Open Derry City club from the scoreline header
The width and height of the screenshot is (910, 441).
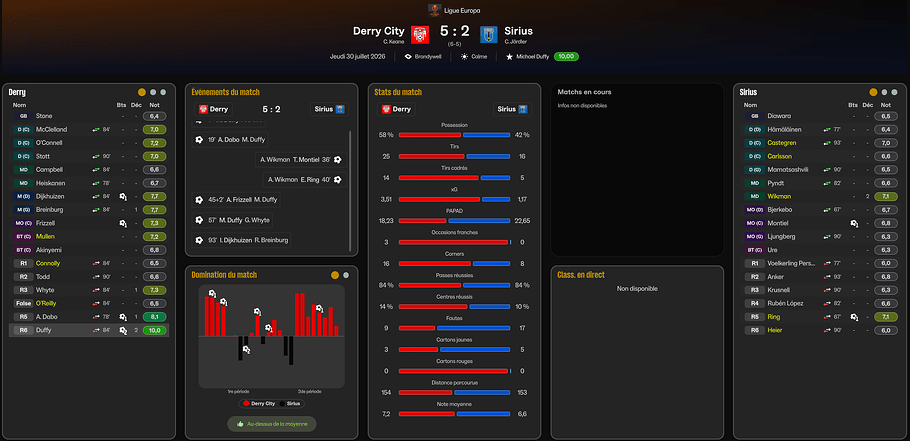pos(379,30)
